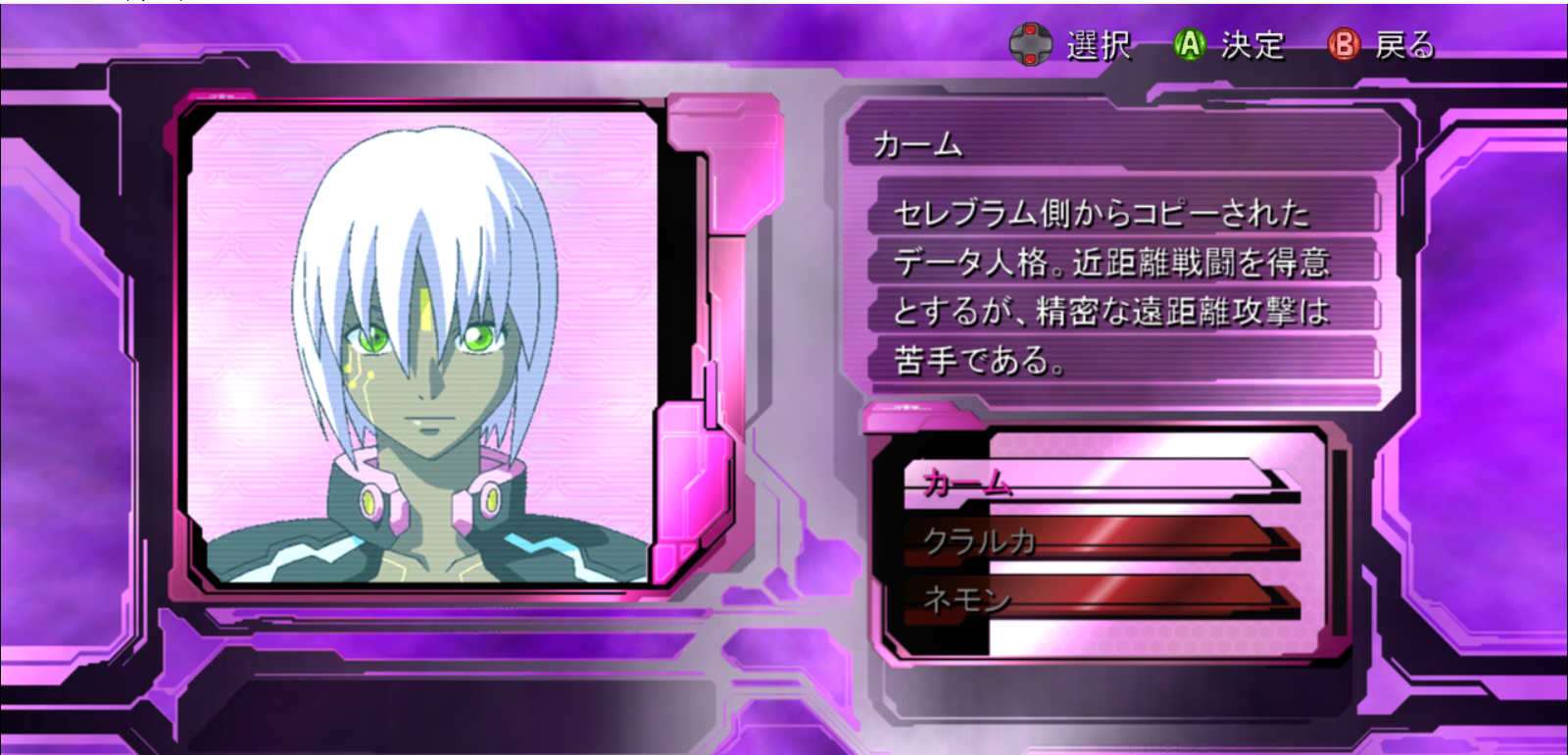
Task: Click the red B circle in the legend
Action: point(1343,45)
